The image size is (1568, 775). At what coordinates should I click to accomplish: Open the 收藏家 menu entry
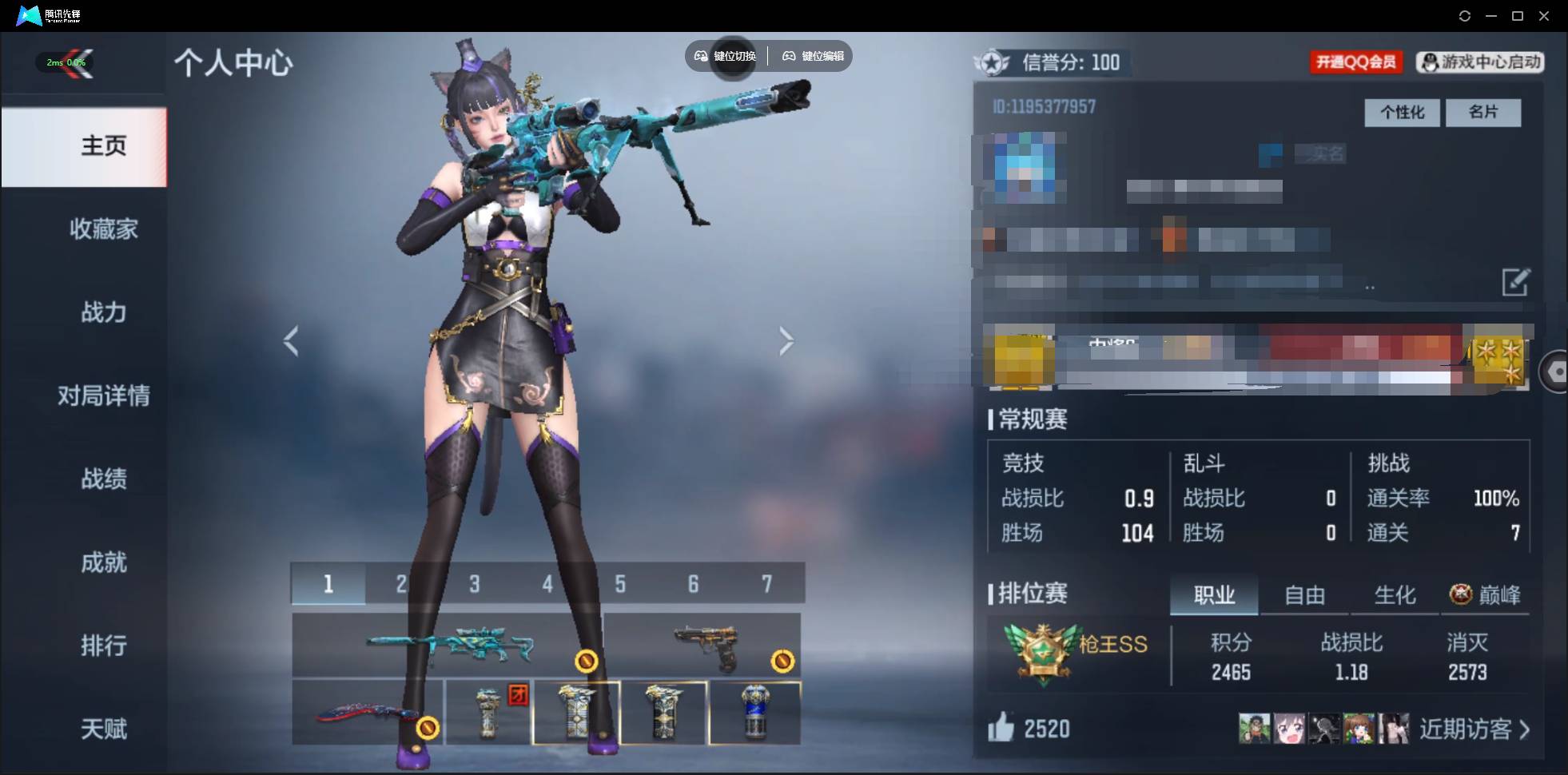click(x=103, y=229)
